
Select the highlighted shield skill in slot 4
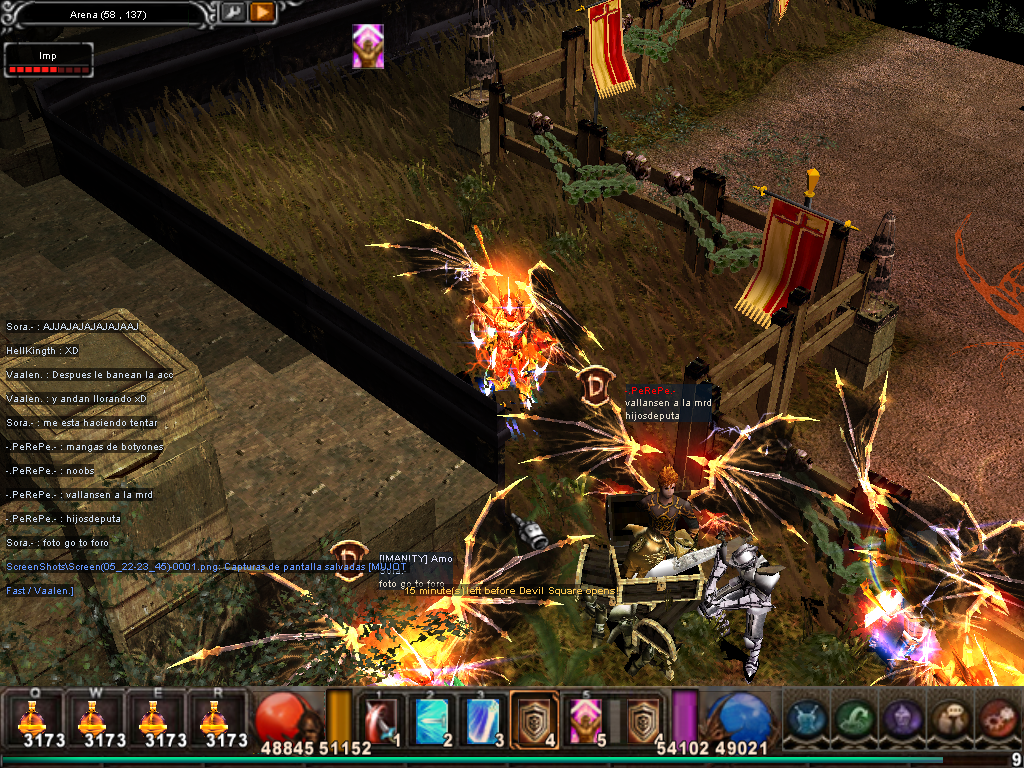[x=535, y=718]
